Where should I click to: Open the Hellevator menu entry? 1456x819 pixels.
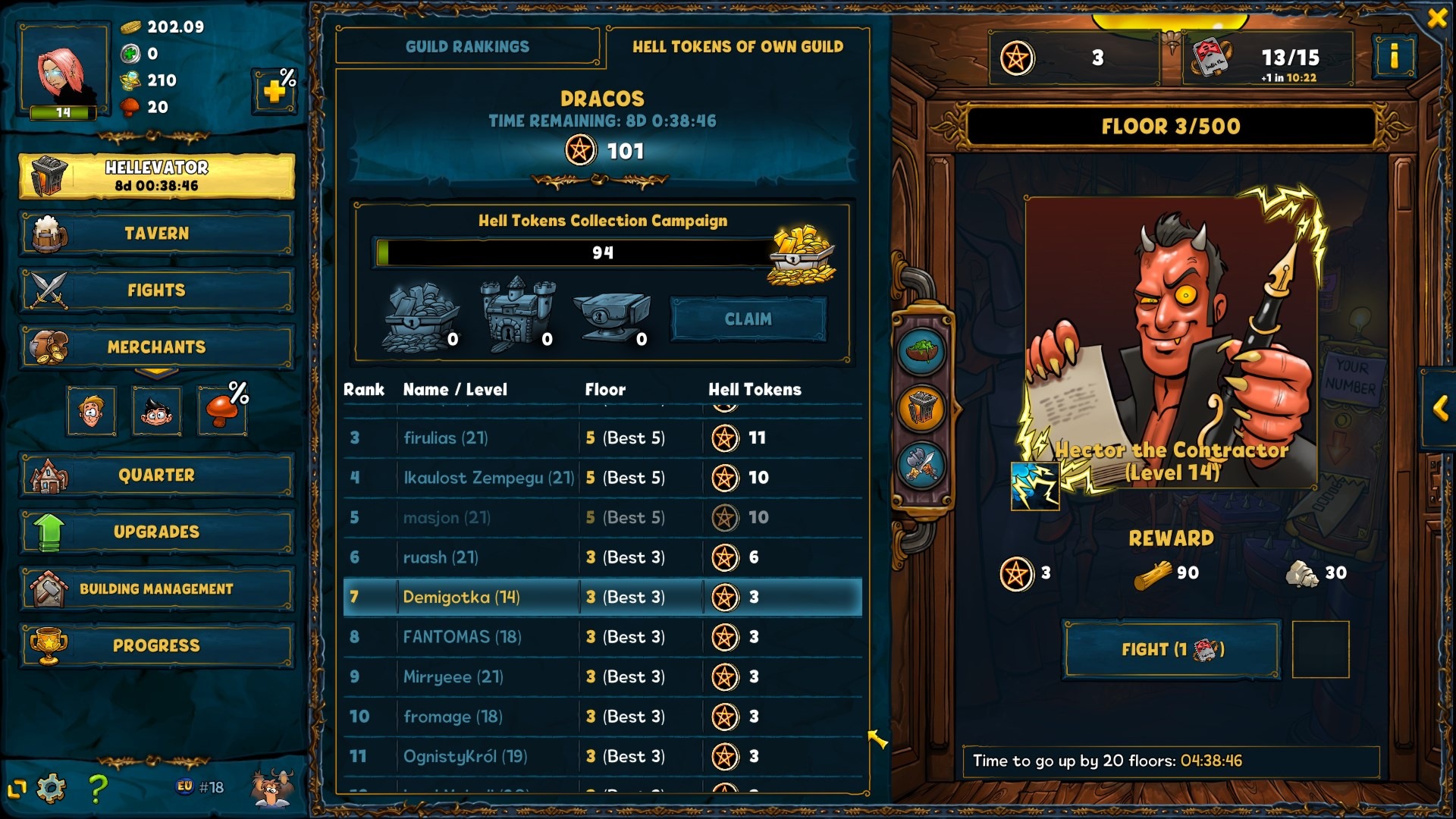[156, 176]
